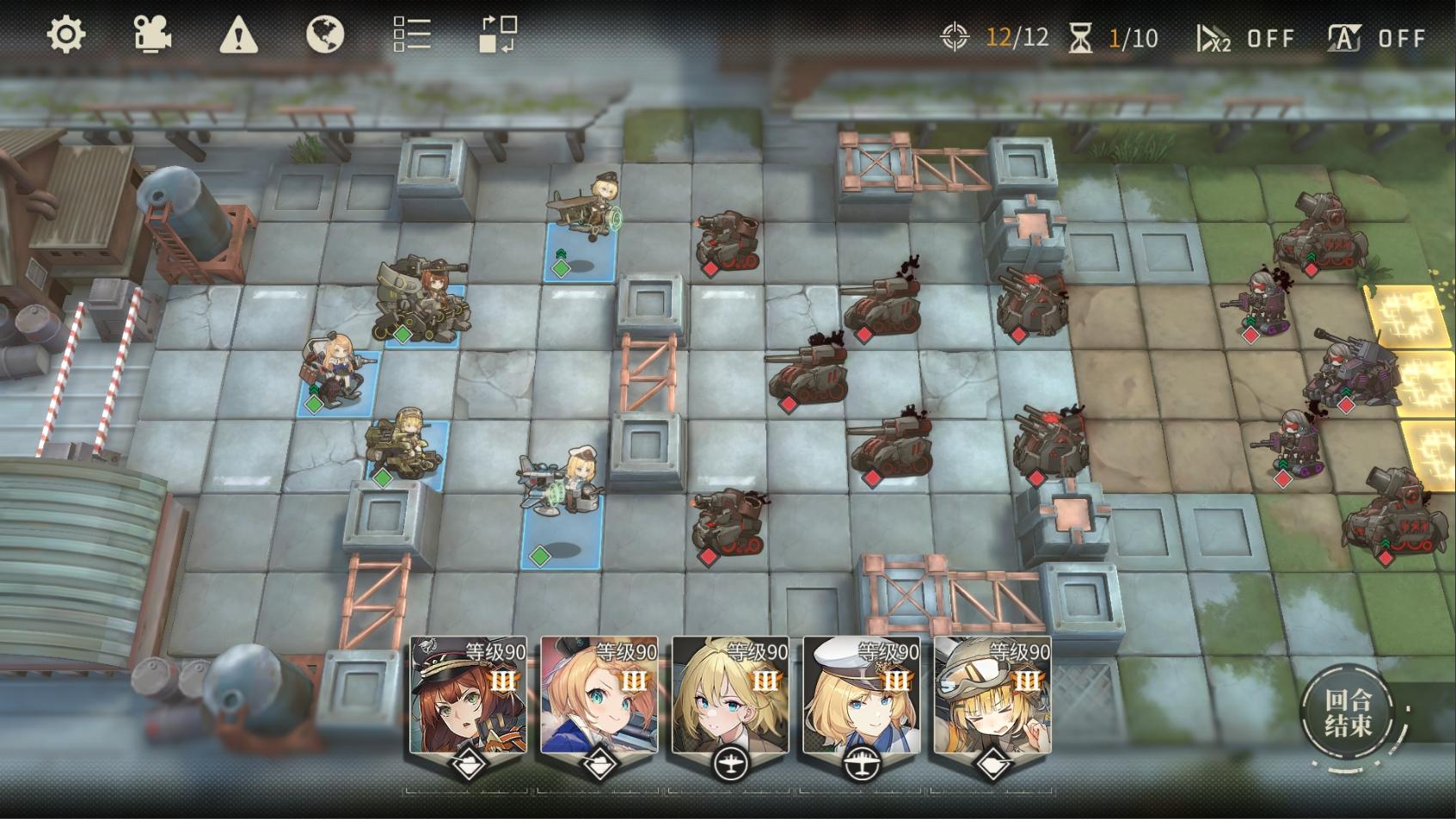Open the checklist objectives icon
Viewport: 1456px width, 819px height.
pyautogui.click(x=412, y=35)
